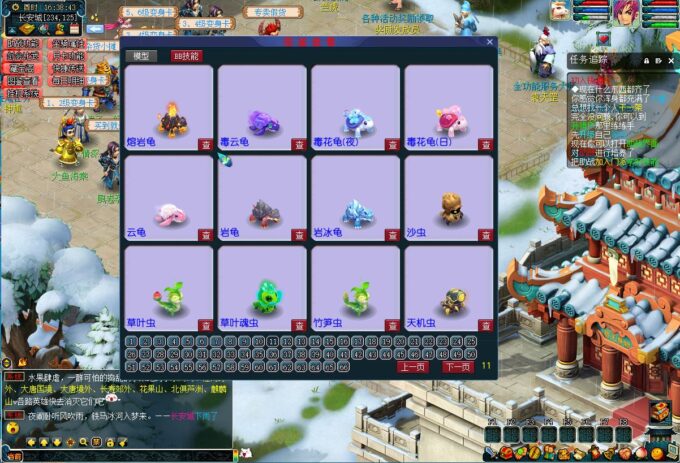View details for 毒云龟 with 查 button
The width and height of the screenshot is (680, 463).
298,144
